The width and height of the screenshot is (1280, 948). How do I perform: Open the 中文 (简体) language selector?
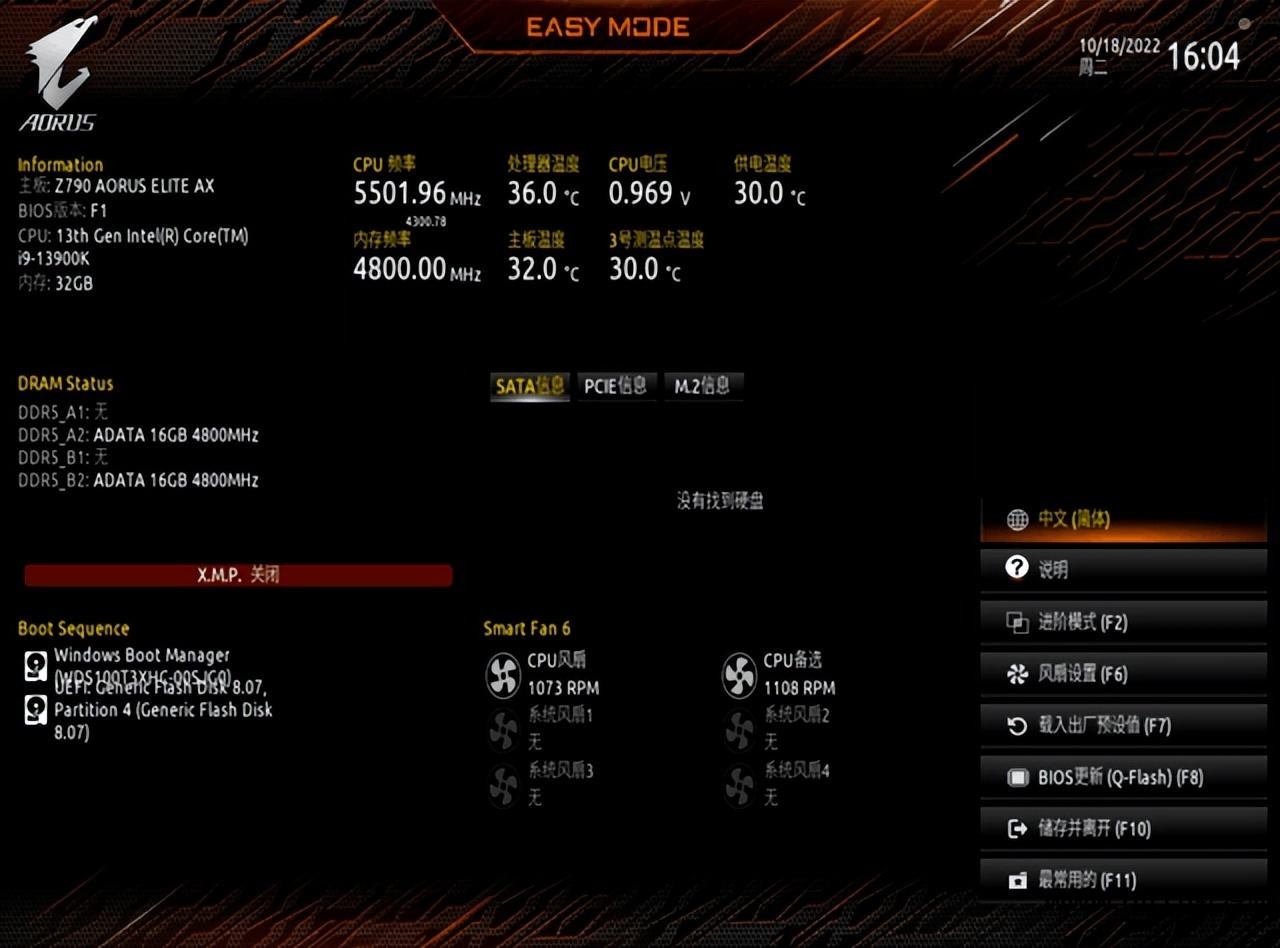[1122, 519]
